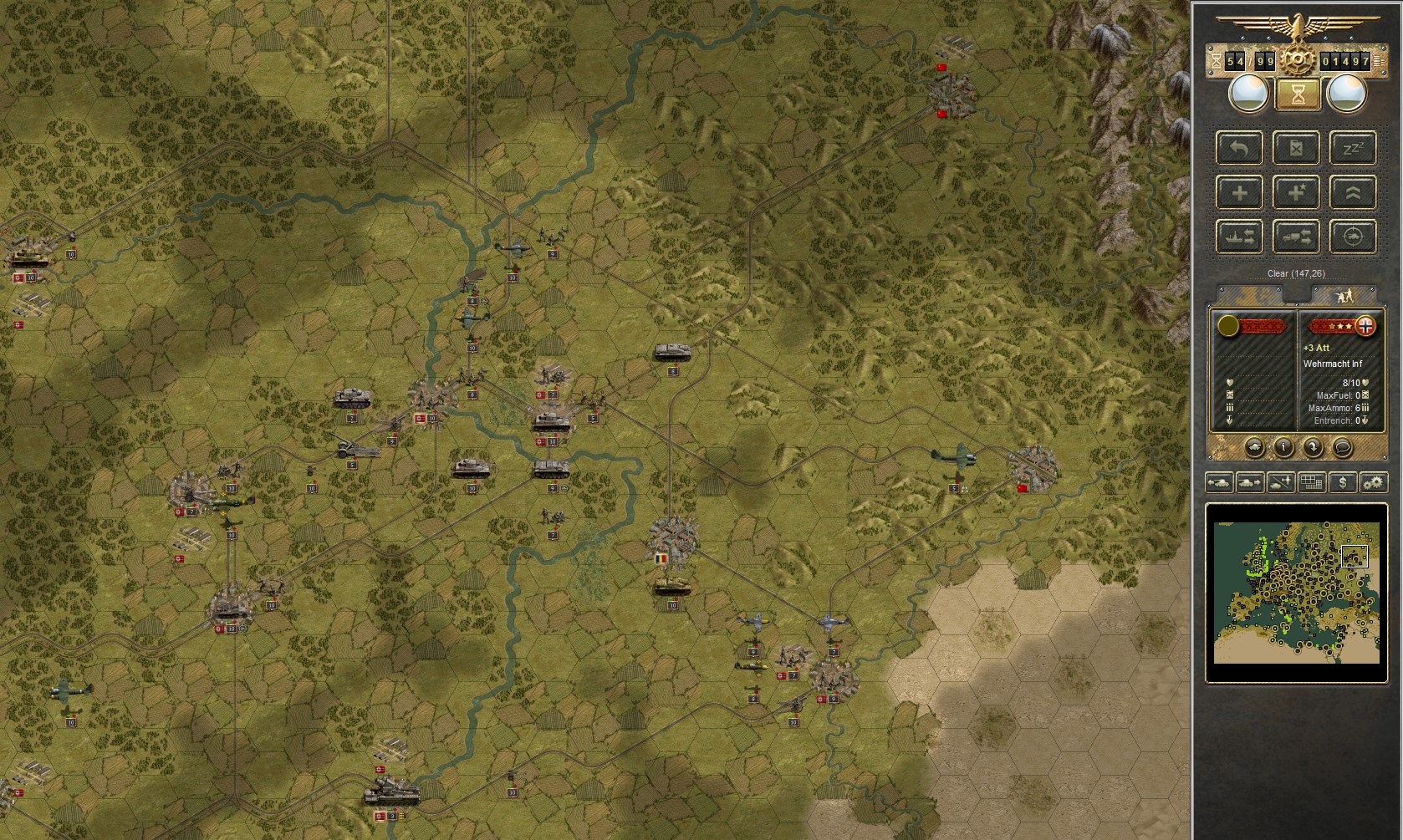The height and width of the screenshot is (840, 1403).
Task: Select the next unit icon
Action: [x=1250, y=482]
